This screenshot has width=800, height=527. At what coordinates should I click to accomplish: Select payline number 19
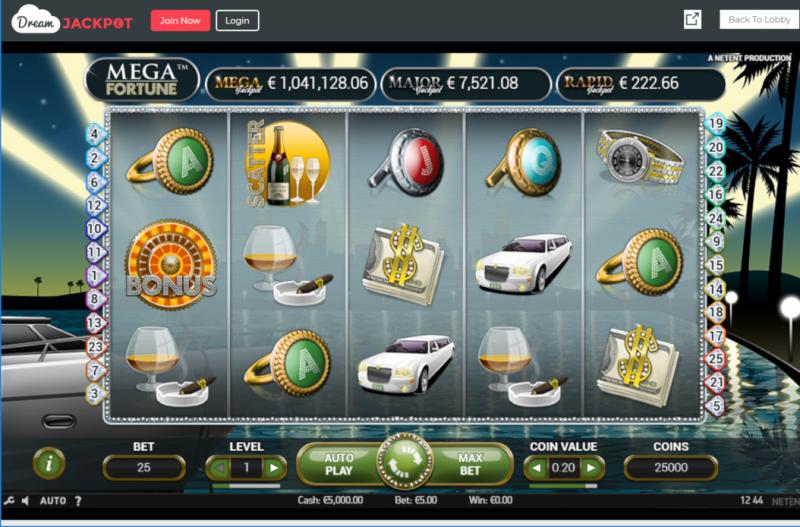pyautogui.click(x=715, y=124)
